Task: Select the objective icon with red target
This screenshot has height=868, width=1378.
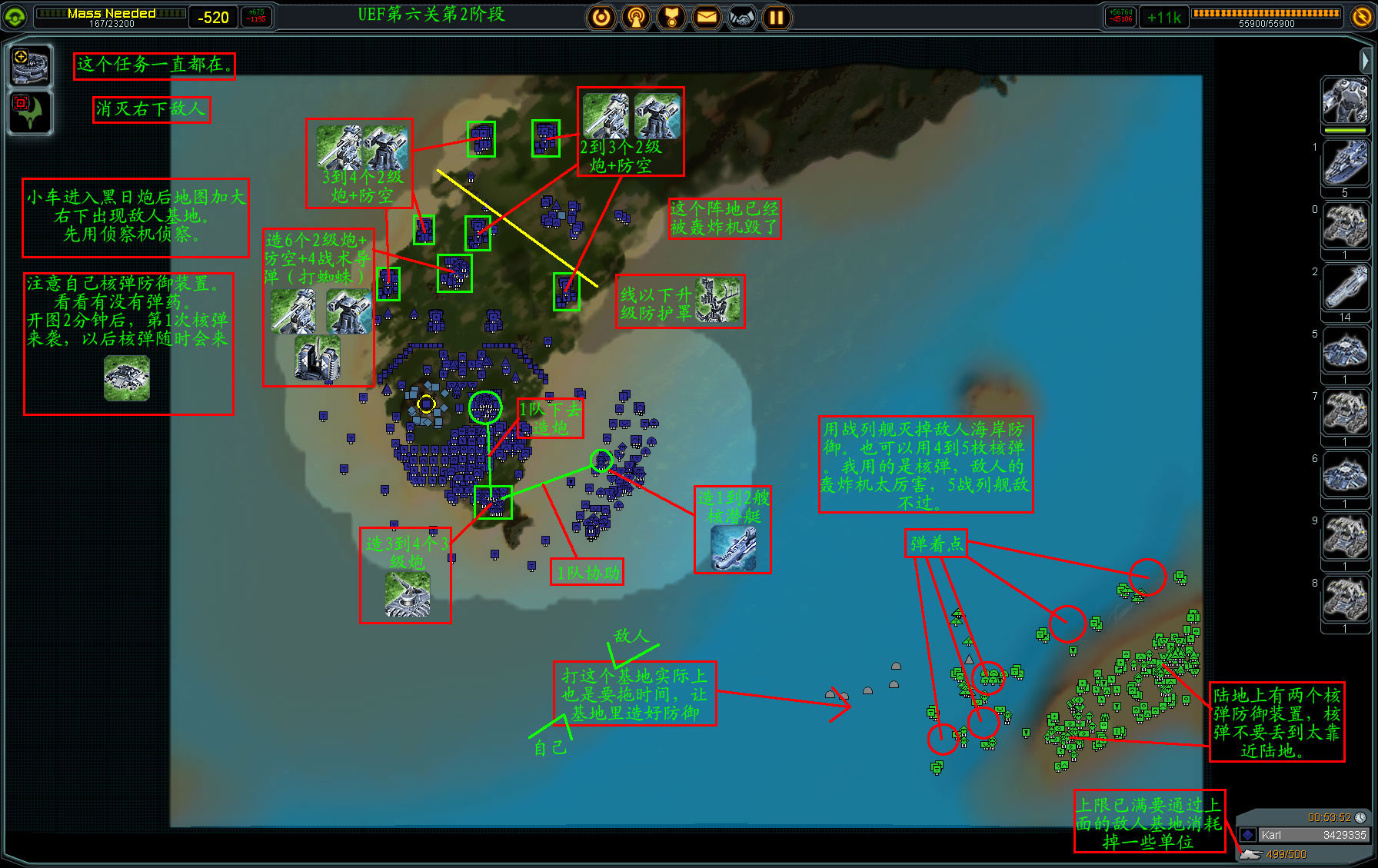Action: (31, 112)
